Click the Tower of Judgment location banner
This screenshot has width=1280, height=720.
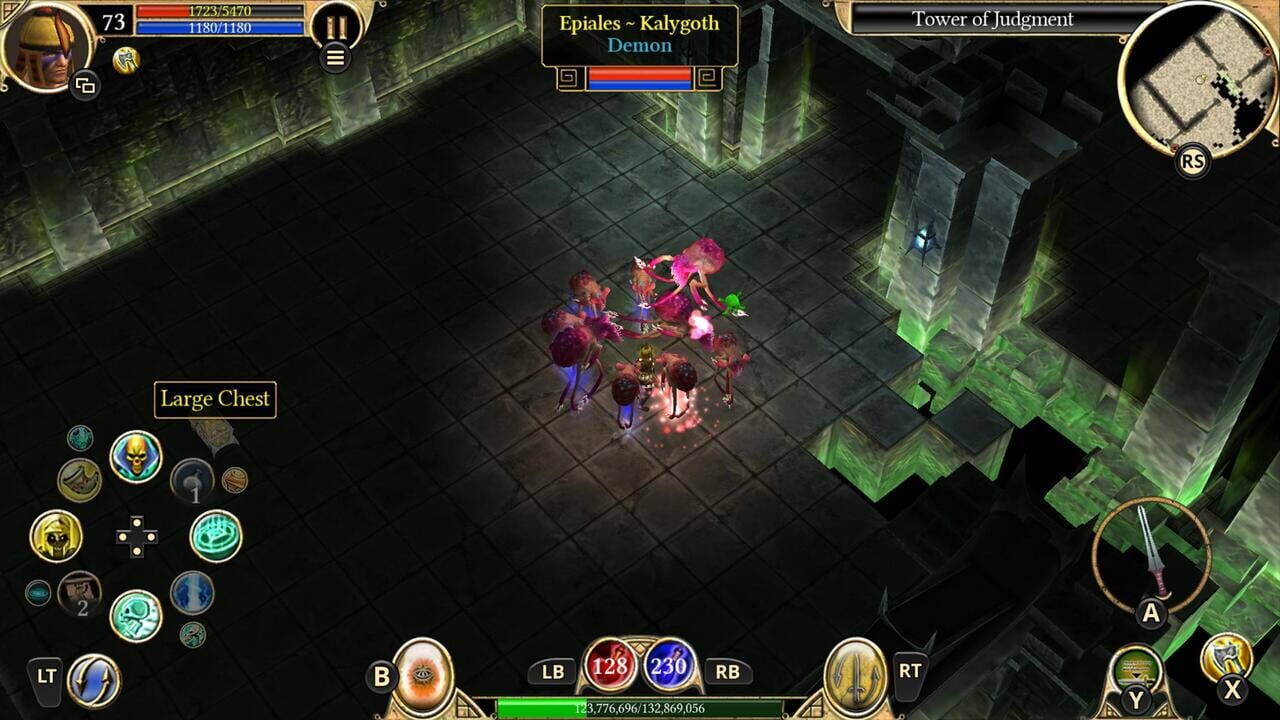tap(991, 19)
